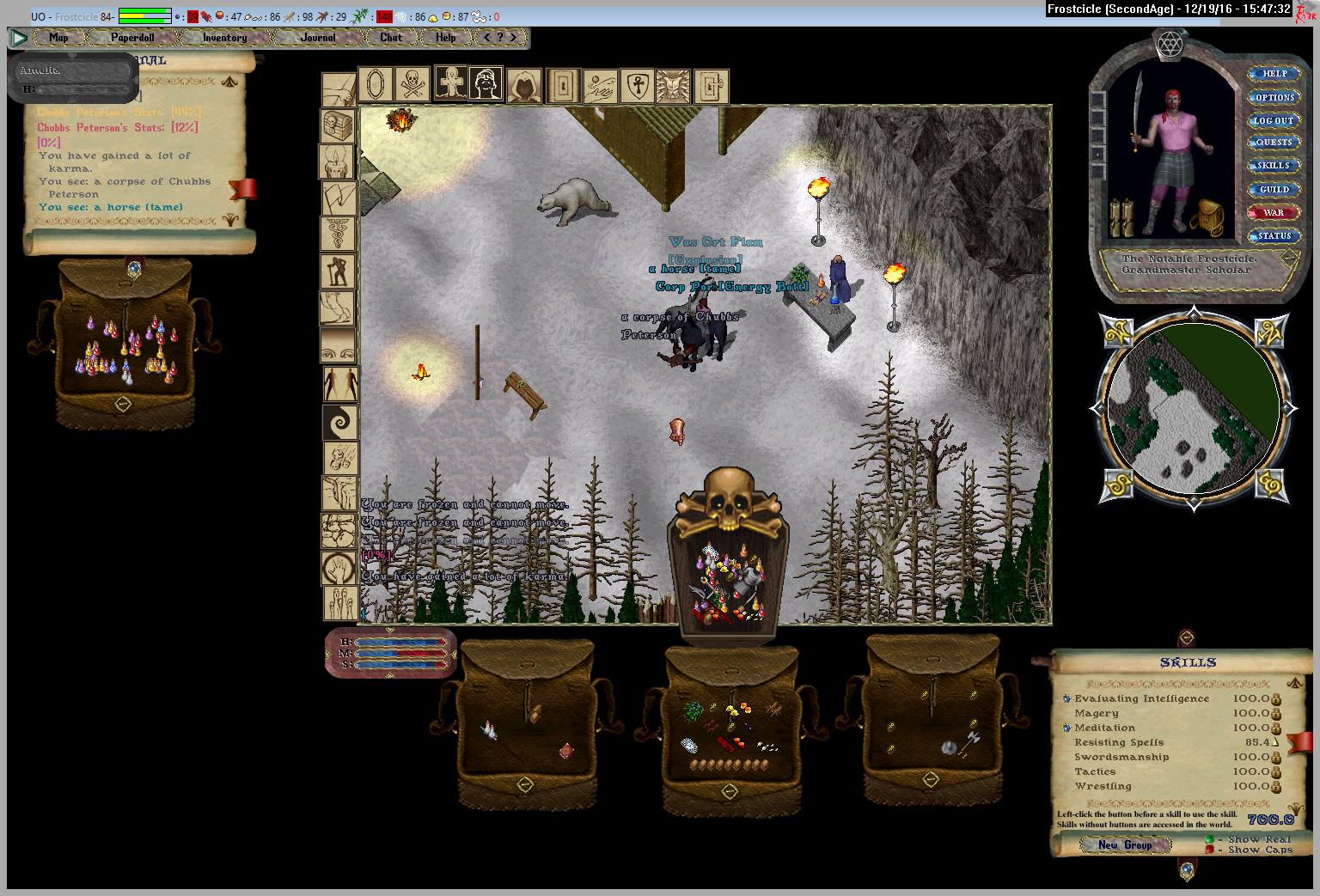Cast the skull and crossbones spell icon
This screenshot has height=896, width=1320.
tap(412, 84)
